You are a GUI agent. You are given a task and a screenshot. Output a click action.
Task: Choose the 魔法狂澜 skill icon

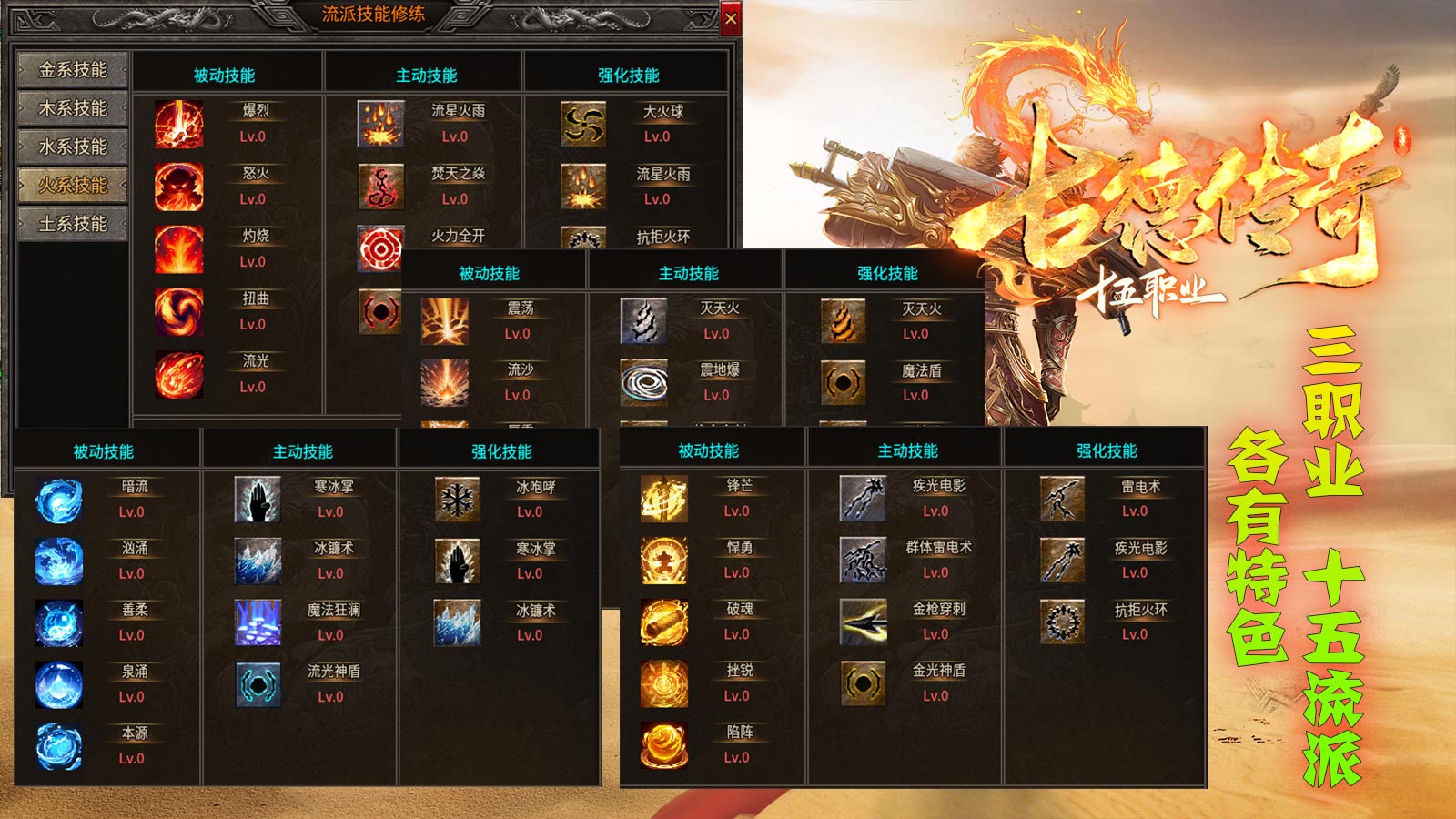coord(258,622)
